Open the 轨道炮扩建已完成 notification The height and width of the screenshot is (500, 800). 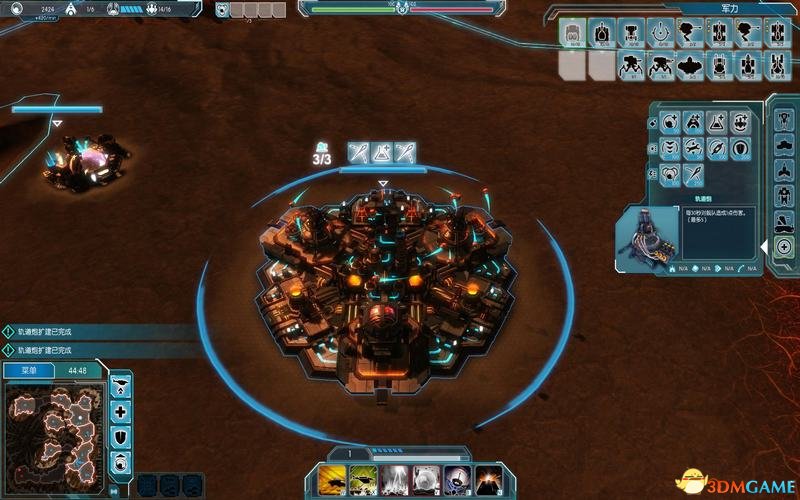[60, 331]
